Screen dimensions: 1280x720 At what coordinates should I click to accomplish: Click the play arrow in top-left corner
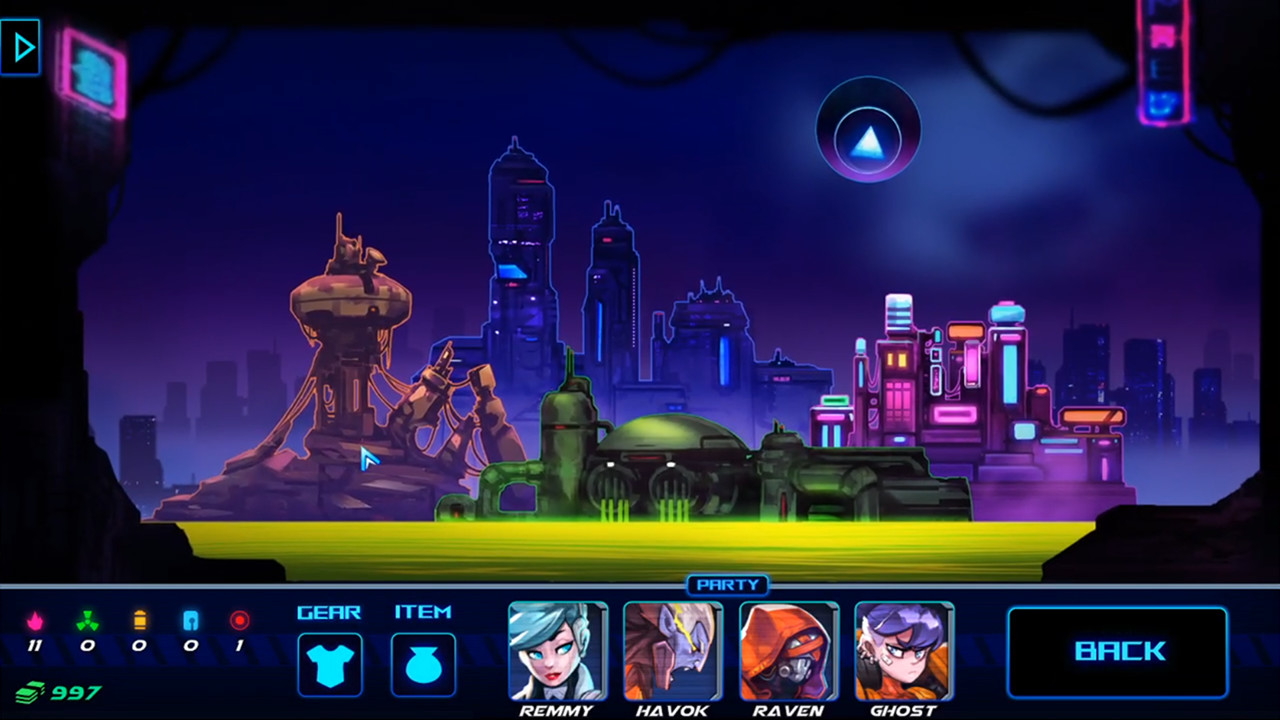tap(21, 46)
